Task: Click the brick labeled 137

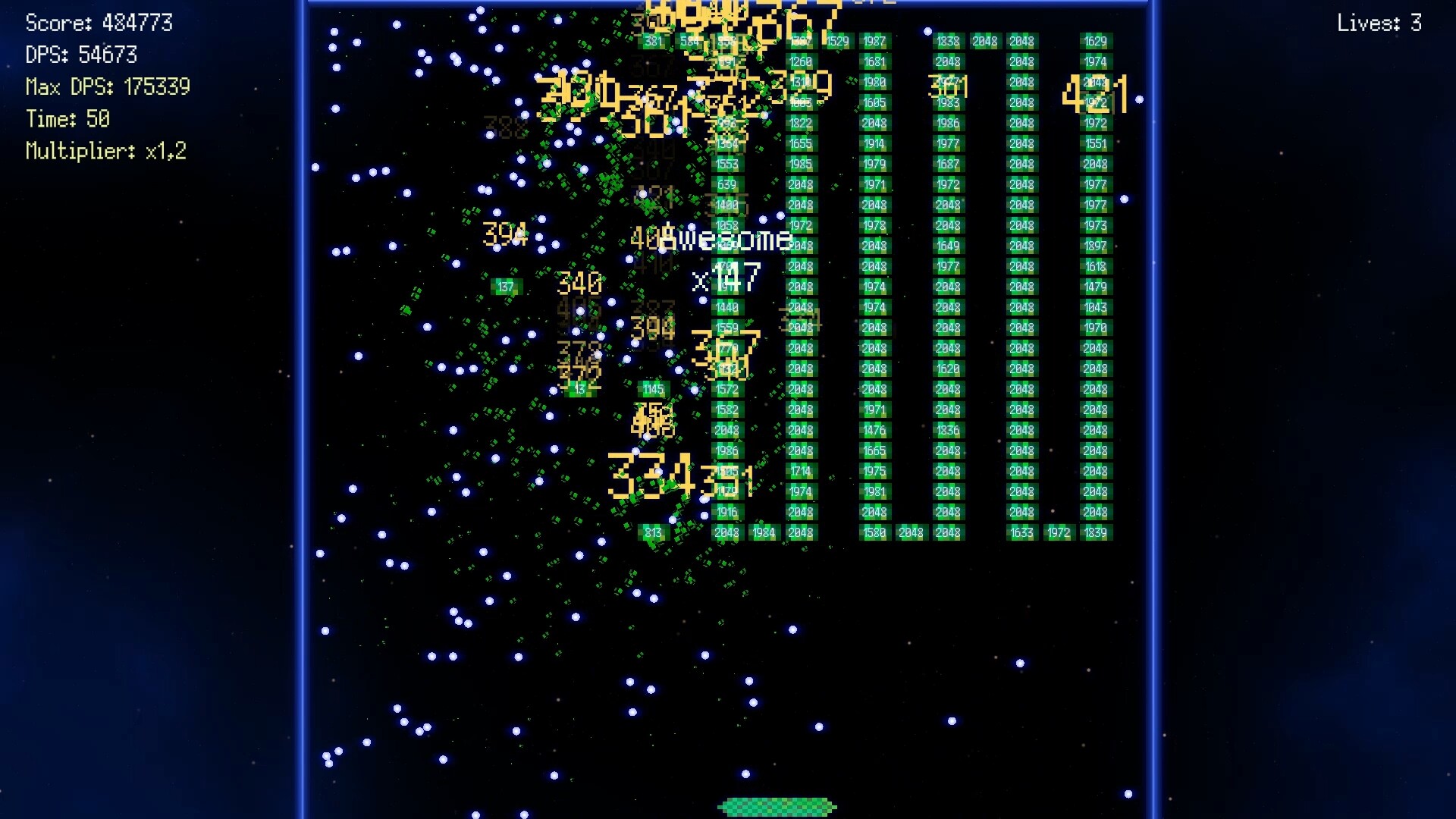Action: (507, 286)
